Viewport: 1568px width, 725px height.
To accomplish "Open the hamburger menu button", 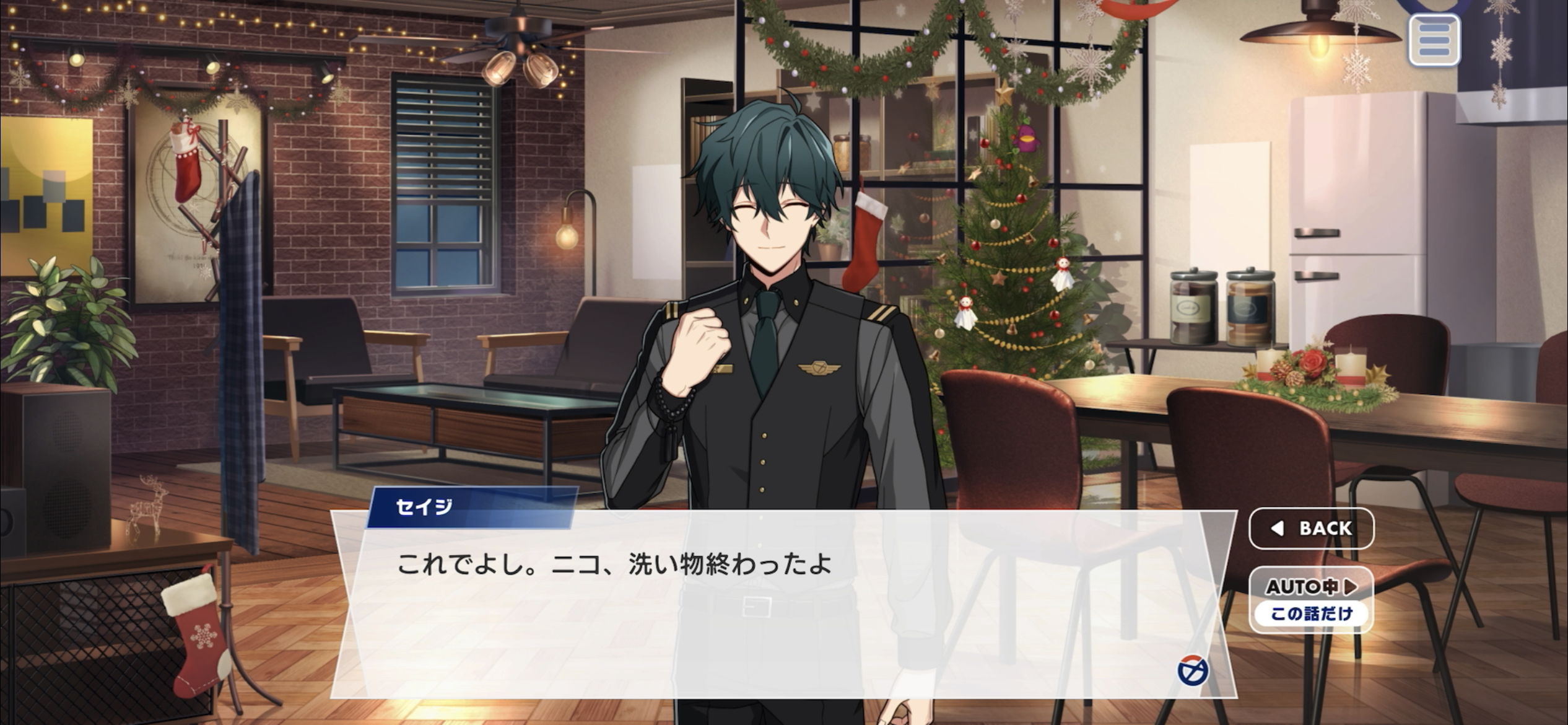I will pos(1434,40).
